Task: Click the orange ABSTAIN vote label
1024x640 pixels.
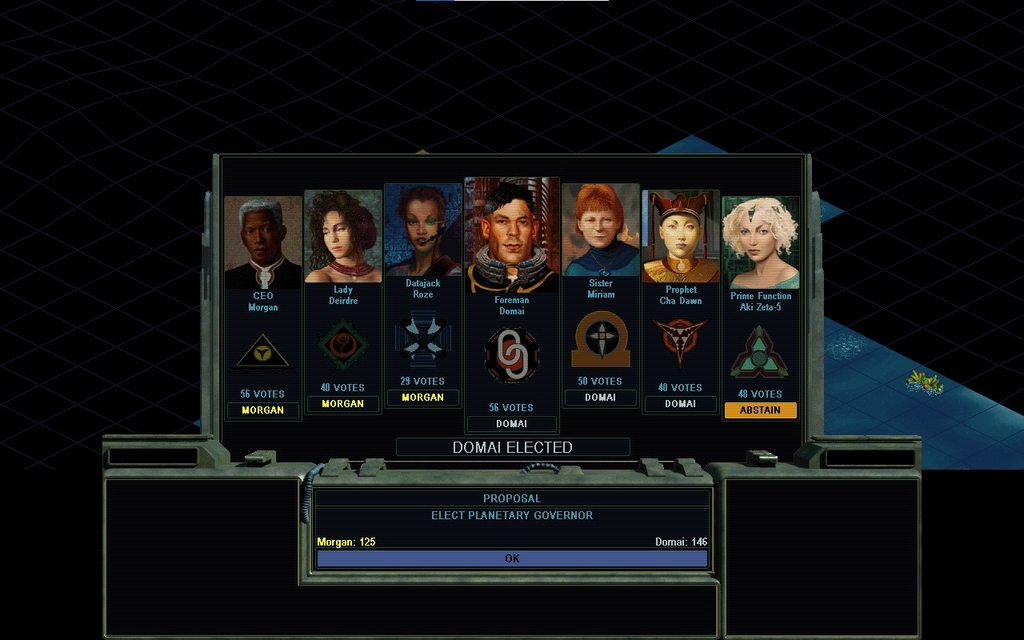Action: 760,410
